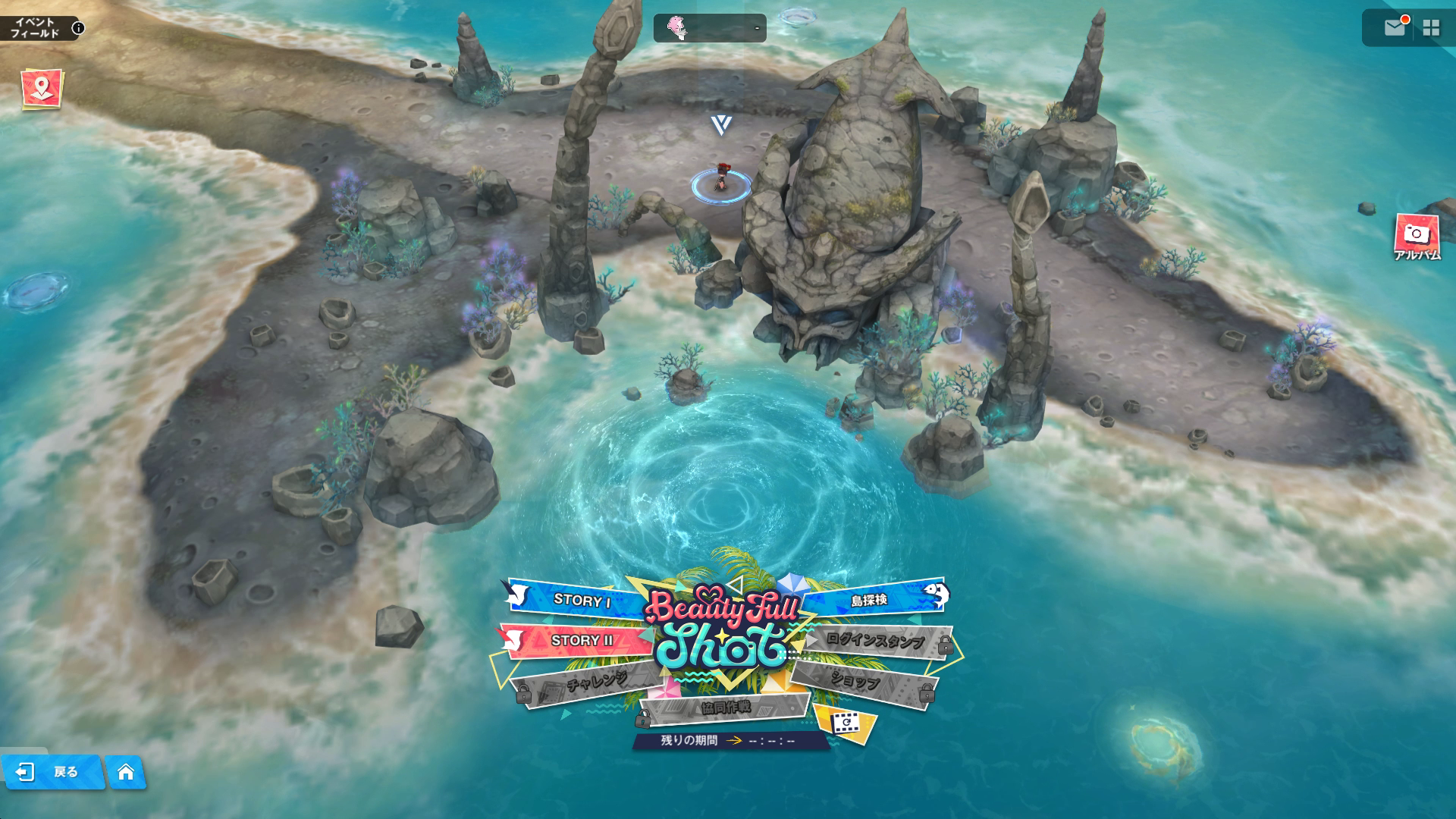Select the locked 協同作戦 banner
The image size is (1456, 819).
[724, 708]
